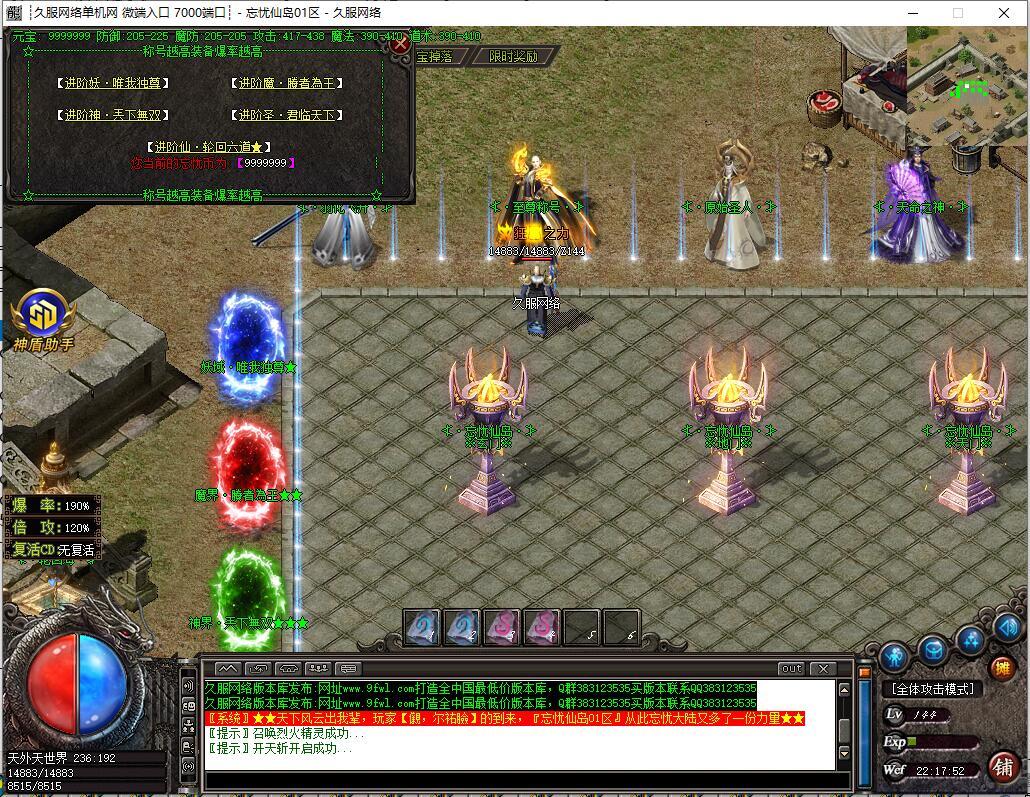Image resolution: width=1030 pixels, height=797 pixels.
Task: Select the 进阶圣·君临天下 title option
Action: tap(287, 116)
